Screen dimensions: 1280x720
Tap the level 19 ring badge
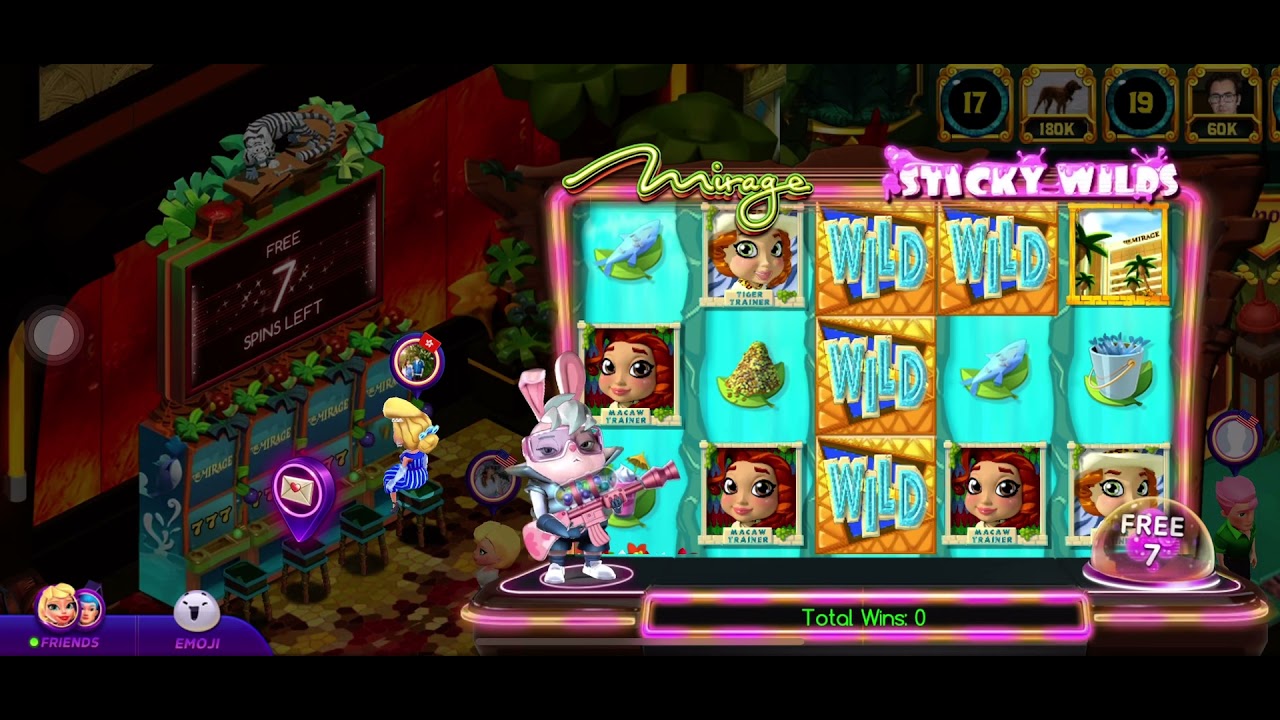[1140, 104]
